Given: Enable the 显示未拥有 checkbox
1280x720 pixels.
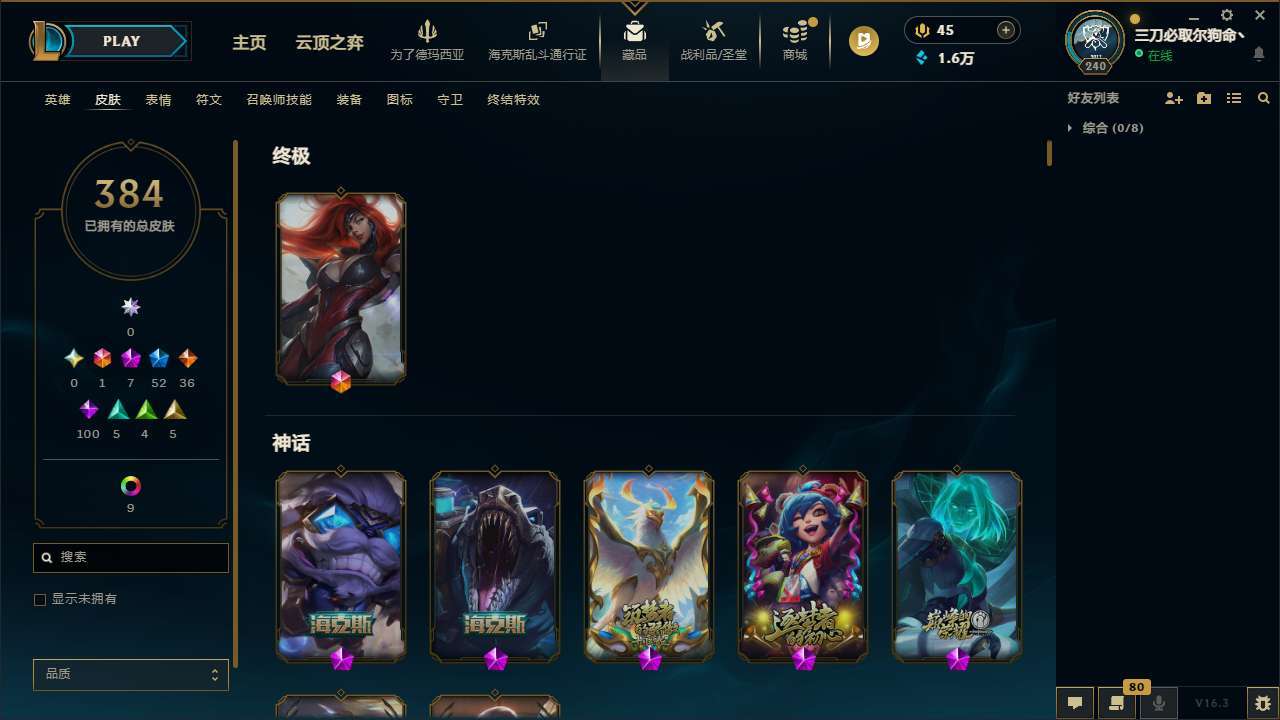Looking at the screenshot, I should pyautogui.click(x=40, y=599).
